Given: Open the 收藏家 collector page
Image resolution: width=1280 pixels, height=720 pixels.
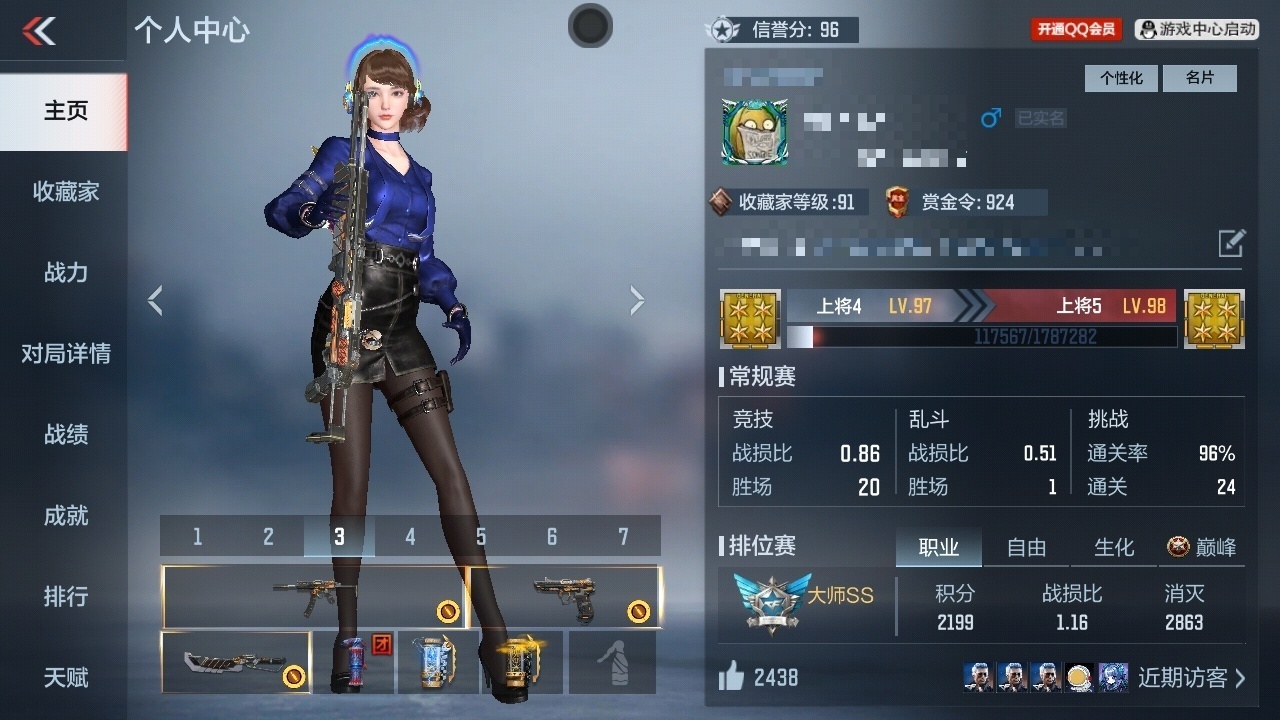Looking at the screenshot, I should pos(65,191).
